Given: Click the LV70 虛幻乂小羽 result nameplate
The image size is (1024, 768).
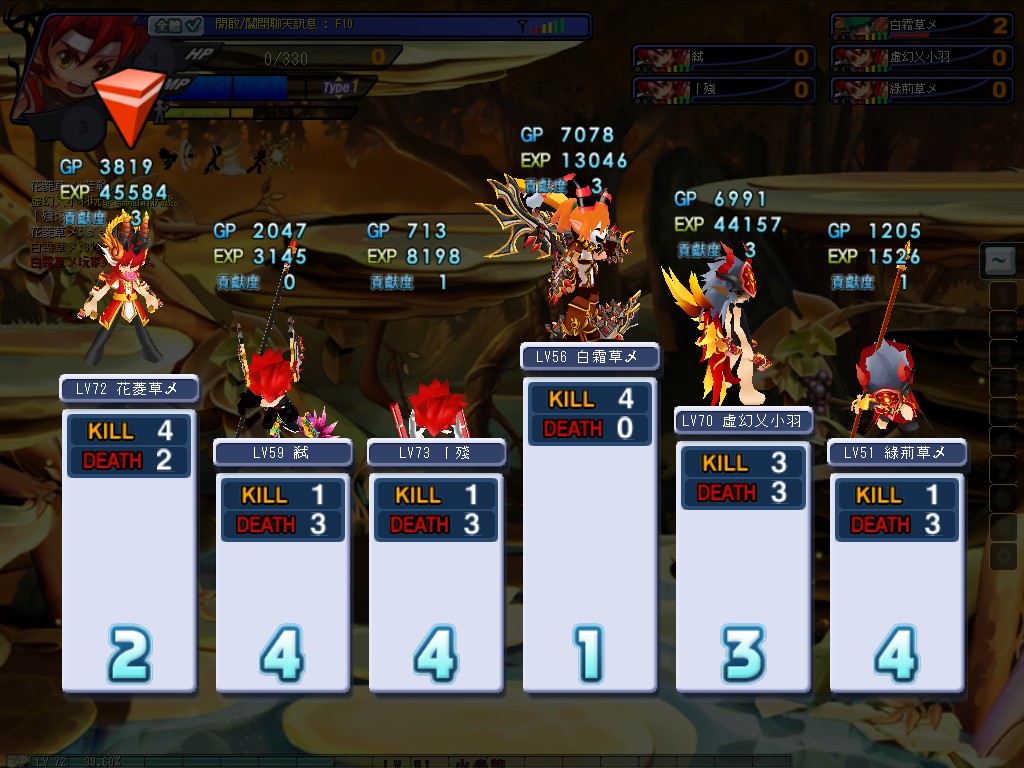Looking at the screenshot, I should (744, 421).
